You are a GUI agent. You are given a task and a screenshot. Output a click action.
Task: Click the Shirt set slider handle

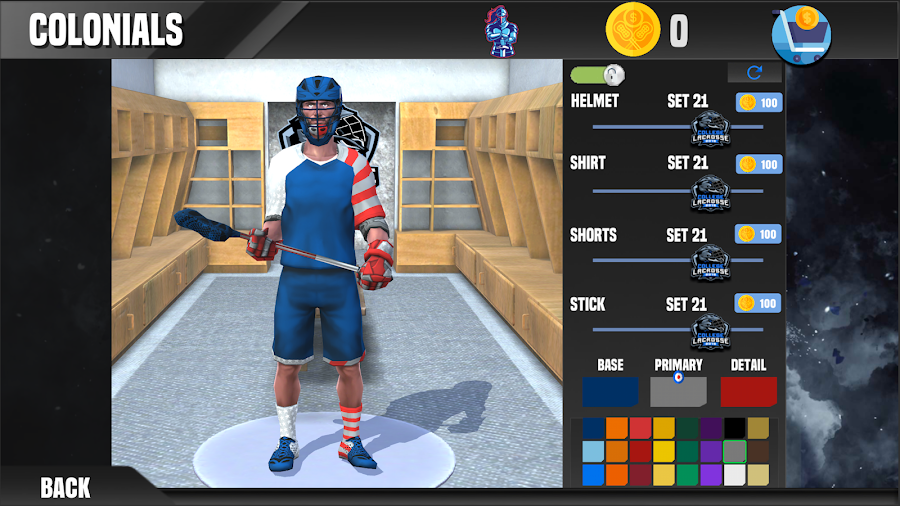tap(711, 190)
